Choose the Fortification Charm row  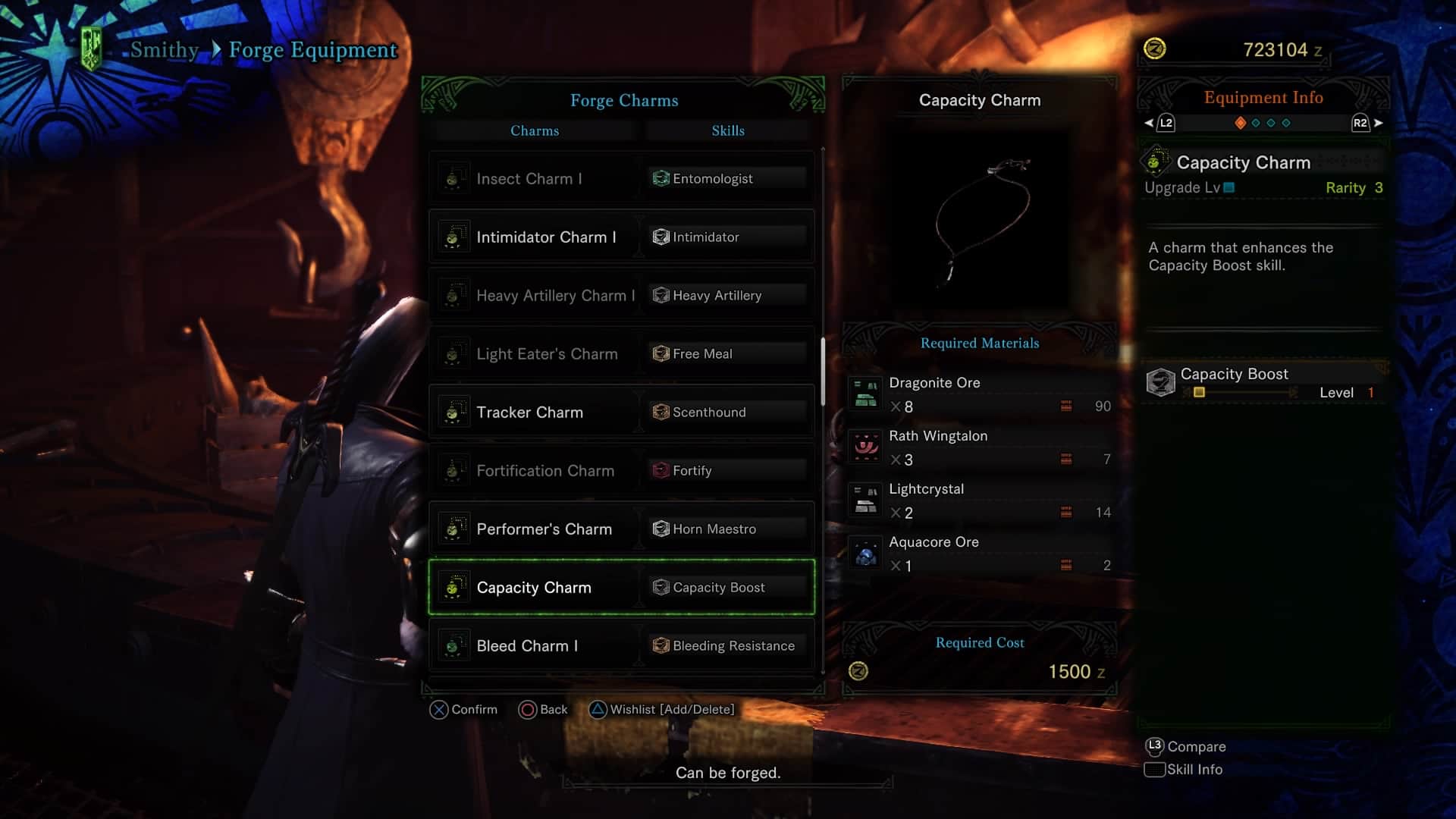point(621,471)
